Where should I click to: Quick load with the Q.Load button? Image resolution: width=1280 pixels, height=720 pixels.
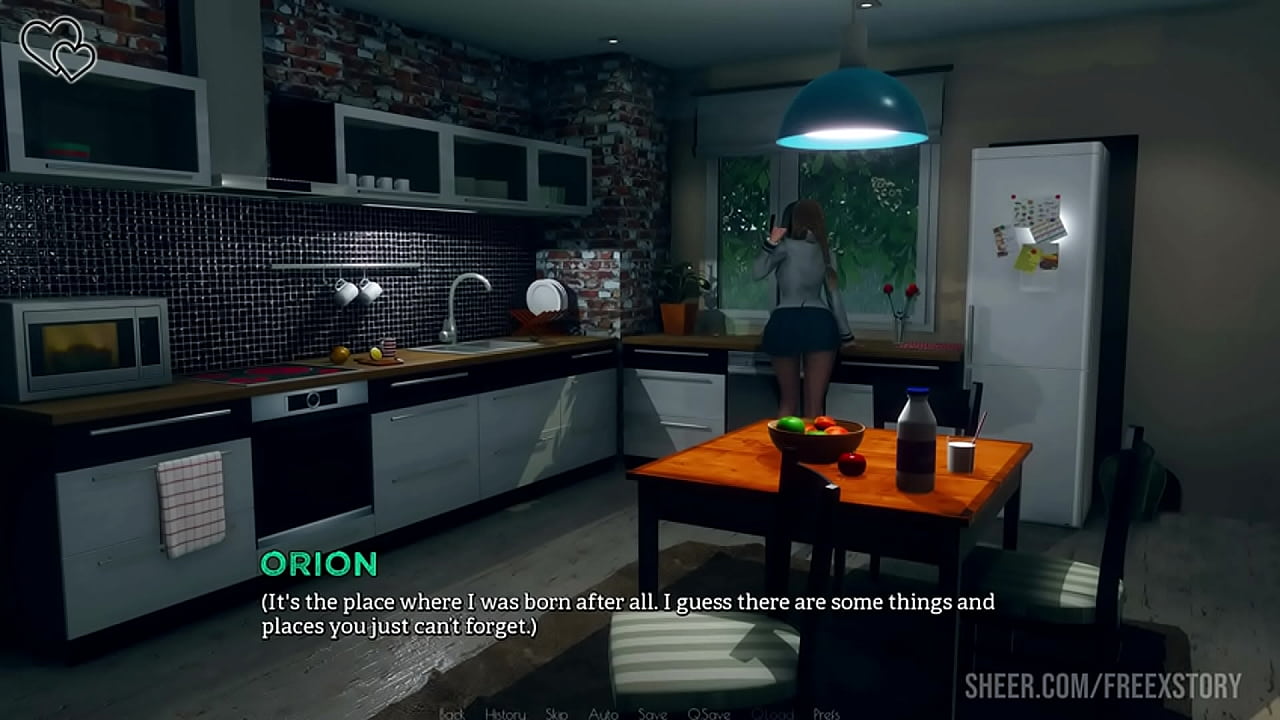click(772, 713)
